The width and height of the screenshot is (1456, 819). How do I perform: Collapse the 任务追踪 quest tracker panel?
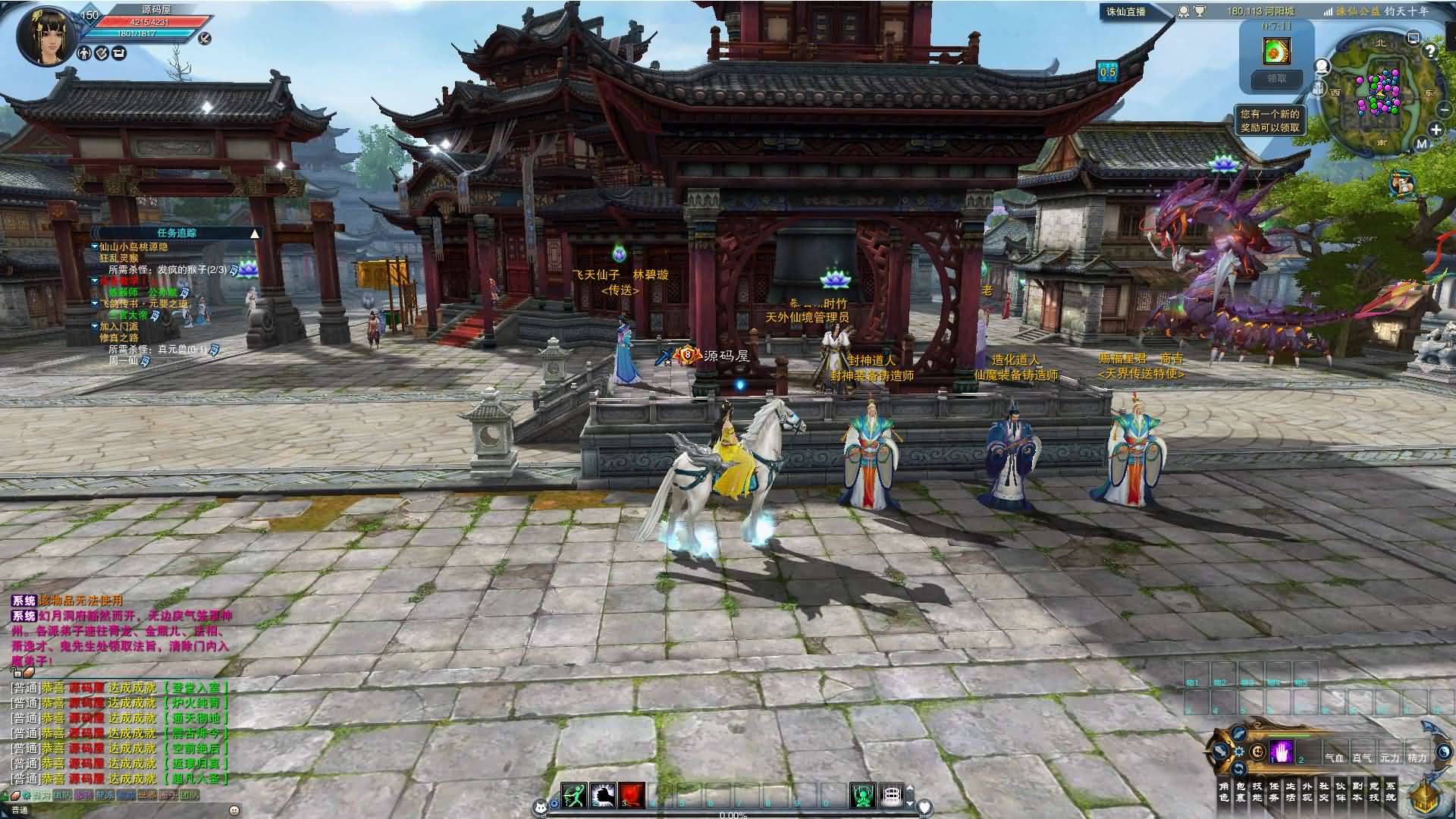click(255, 234)
